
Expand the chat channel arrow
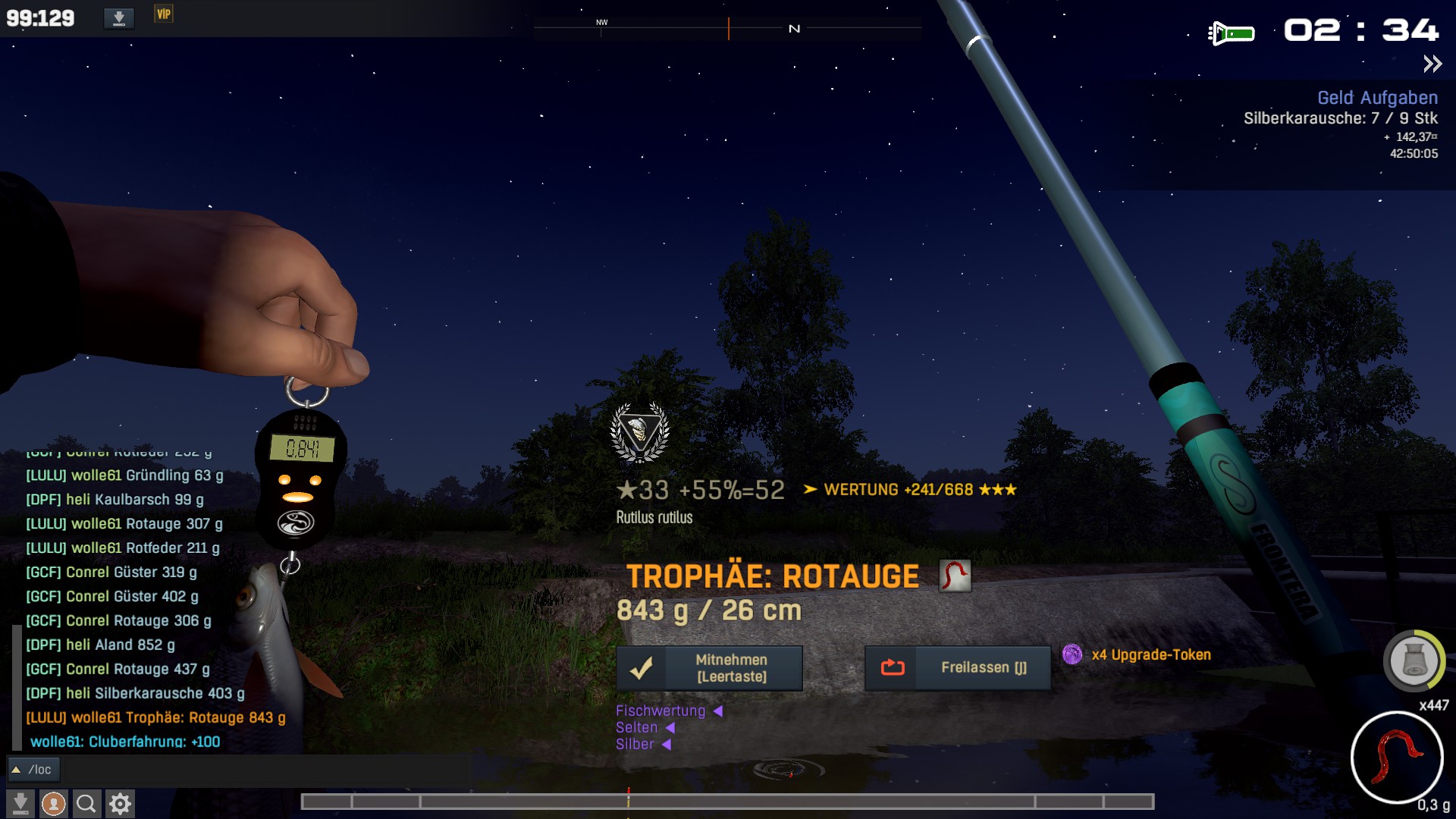pos(16,770)
